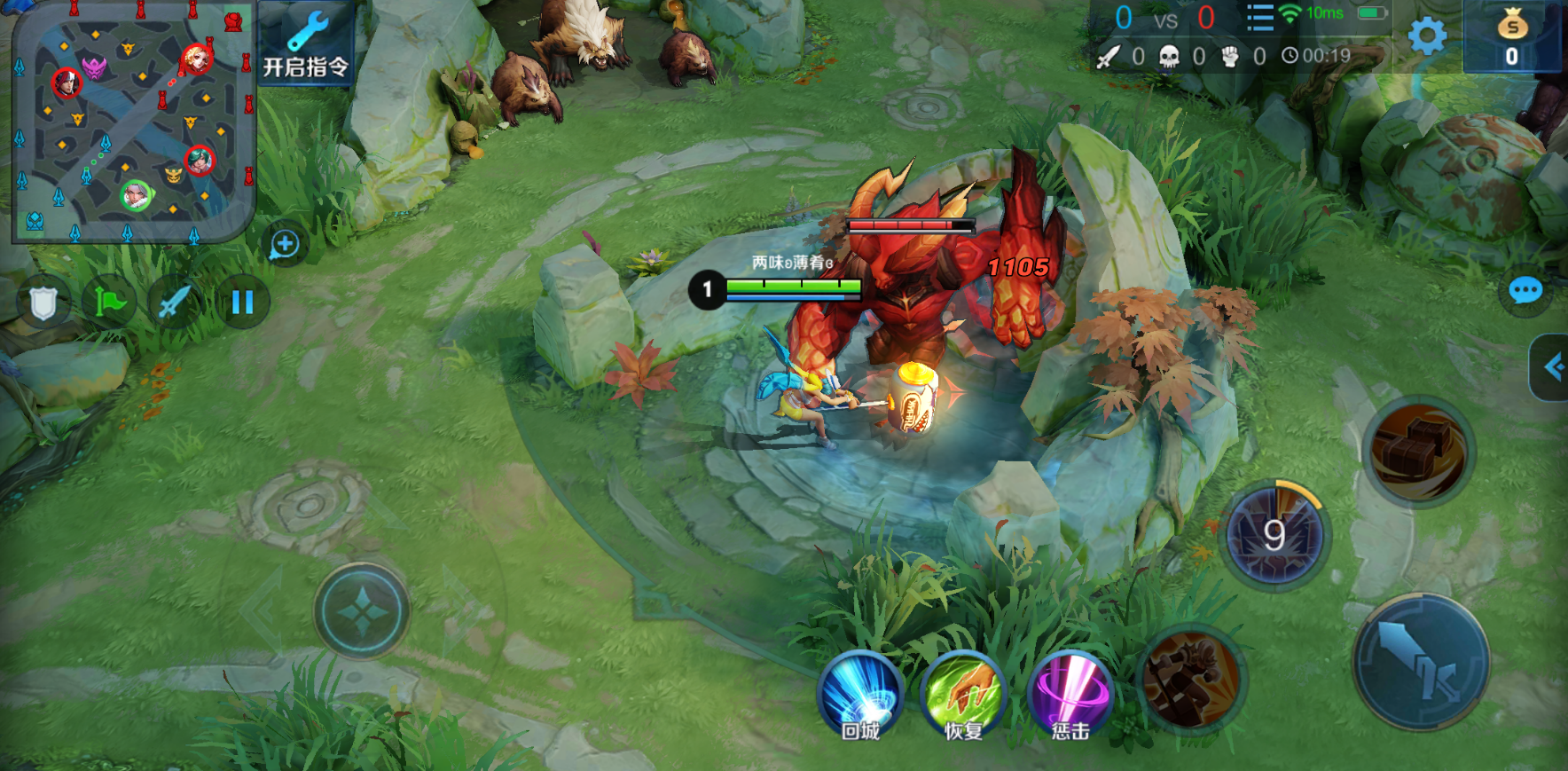Show the scoreboard list icon

(x=1259, y=17)
